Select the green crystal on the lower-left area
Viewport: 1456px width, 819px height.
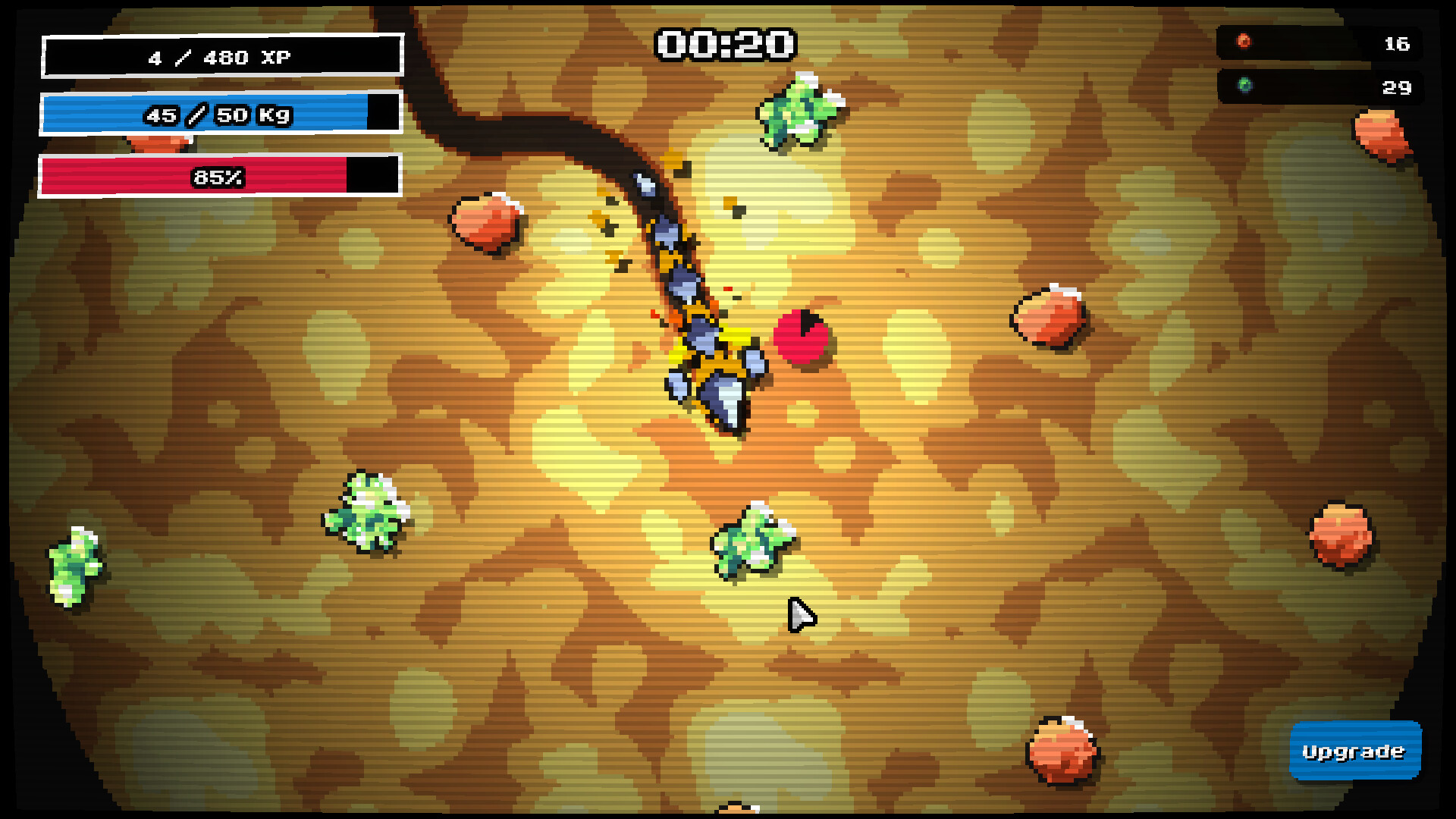coord(368,512)
